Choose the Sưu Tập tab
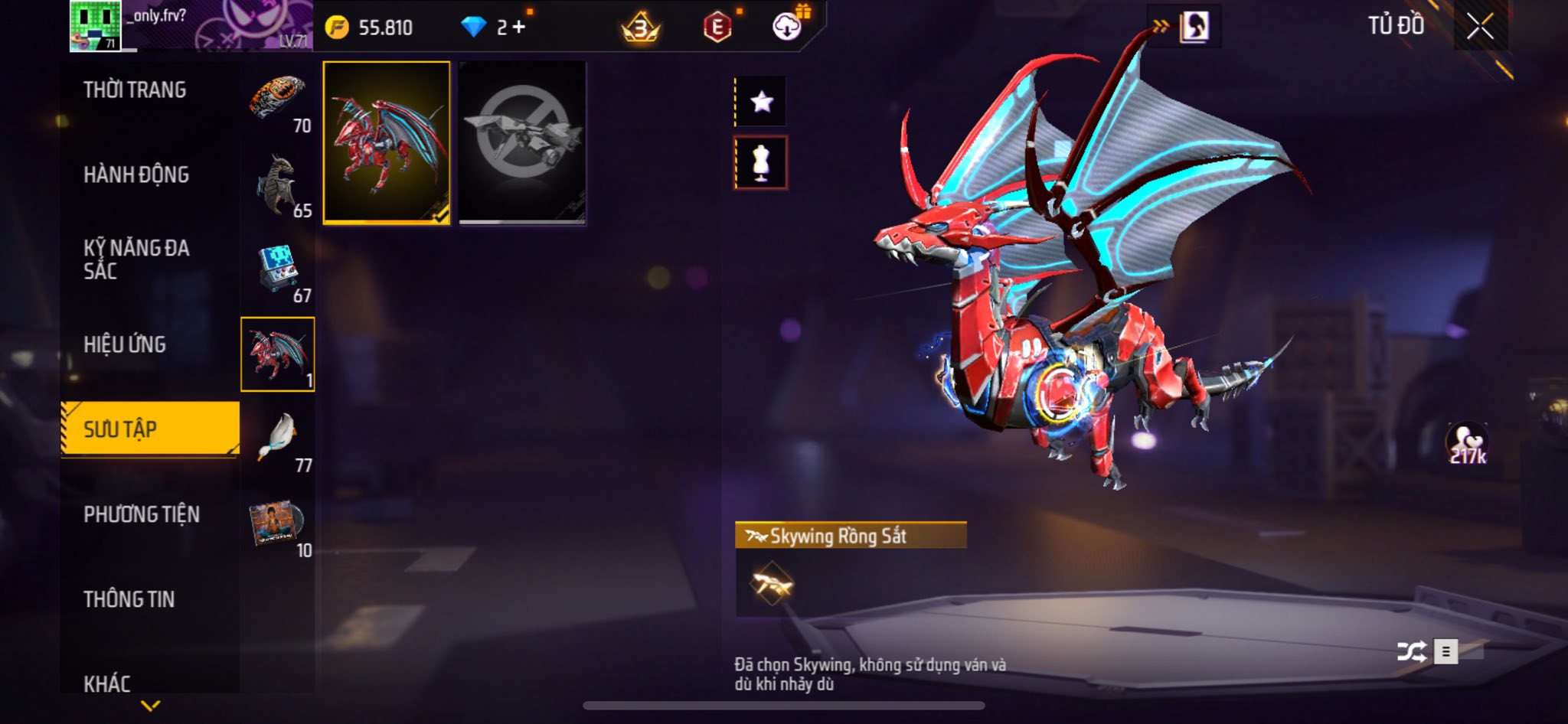 (x=150, y=429)
